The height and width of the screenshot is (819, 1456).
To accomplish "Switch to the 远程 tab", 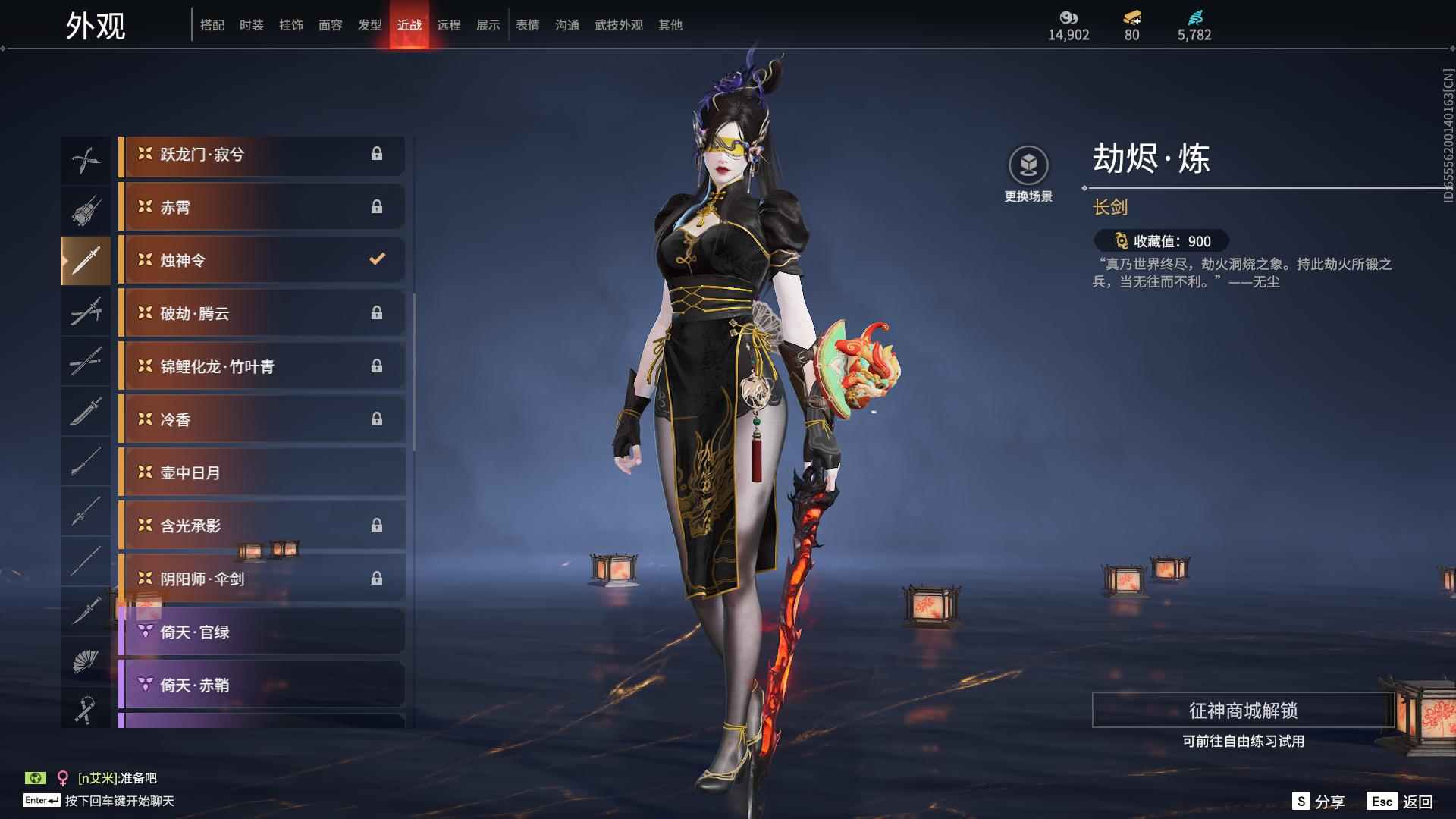I will (x=449, y=24).
